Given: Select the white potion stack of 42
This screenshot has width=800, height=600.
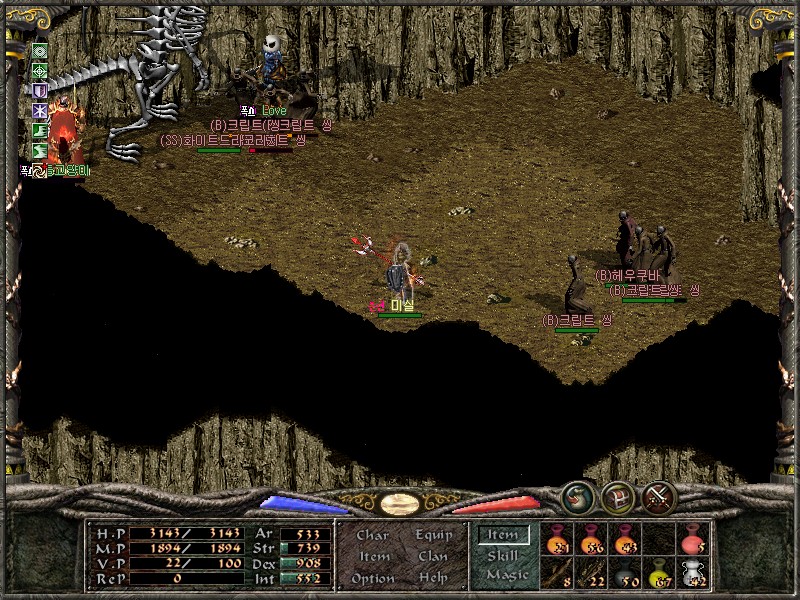Looking at the screenshot, I should coord(693,573).
